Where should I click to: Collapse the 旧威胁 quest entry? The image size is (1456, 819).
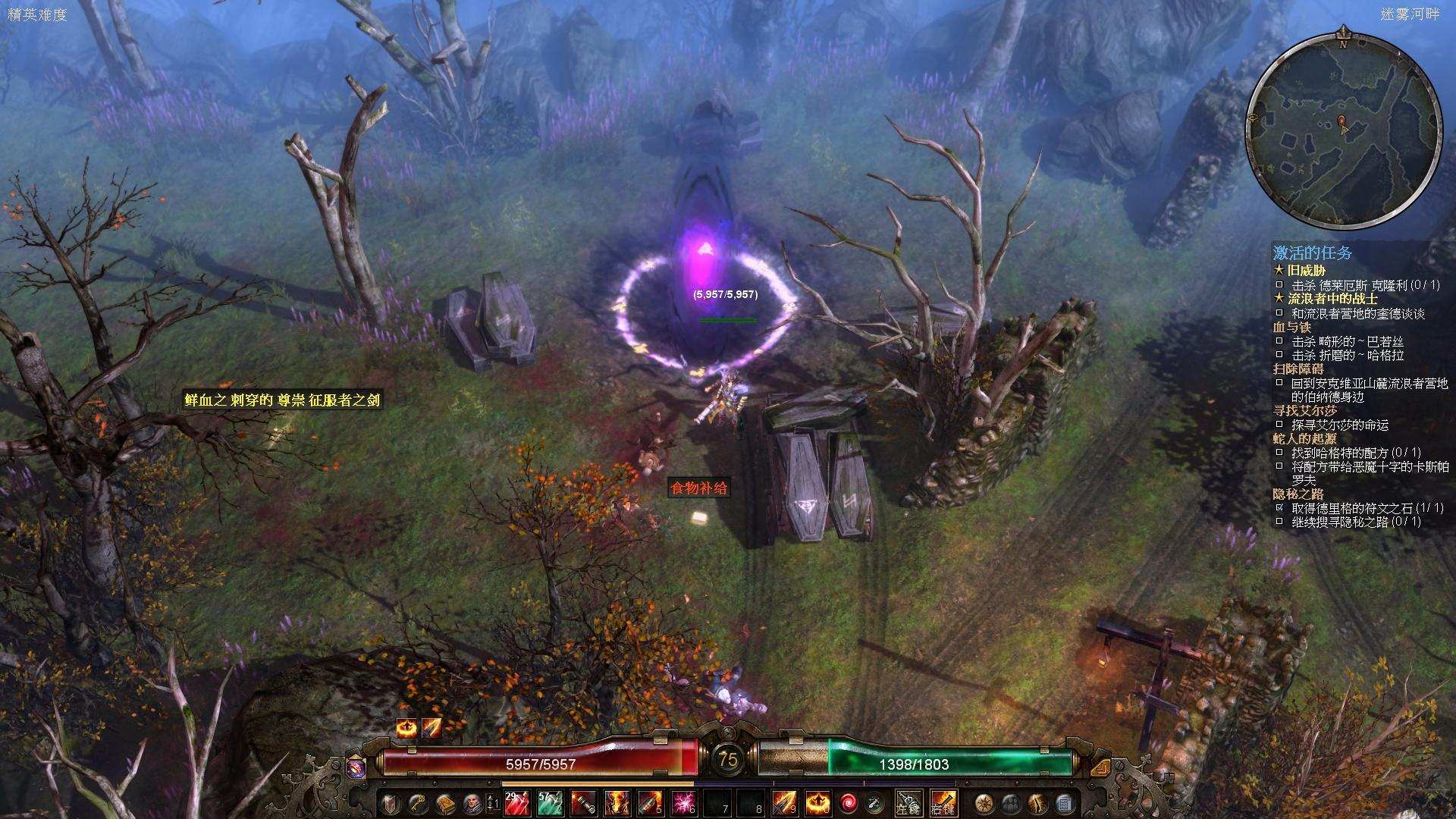click(1304, 270)
